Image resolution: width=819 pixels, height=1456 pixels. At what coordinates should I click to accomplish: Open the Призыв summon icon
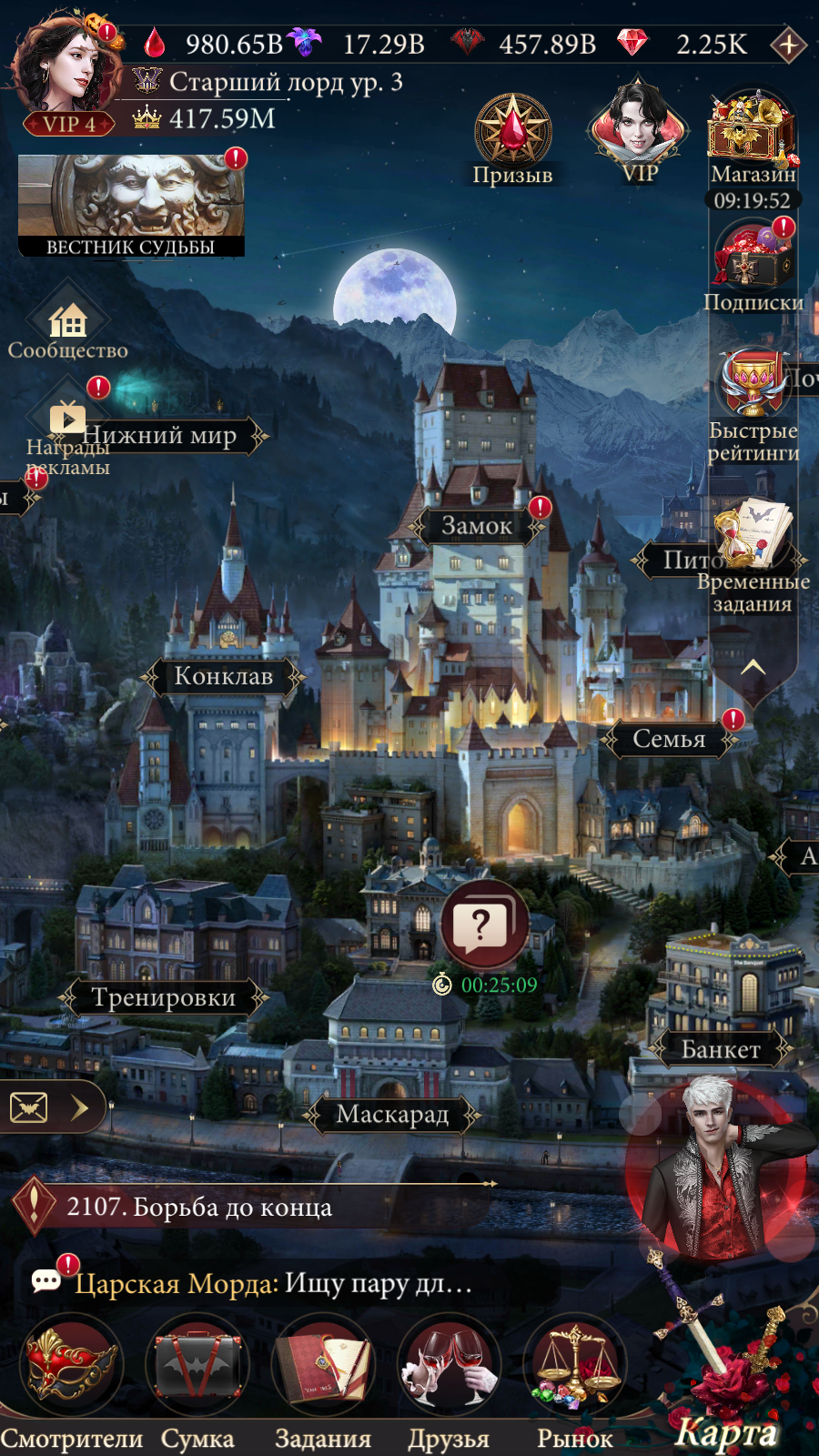512,134
